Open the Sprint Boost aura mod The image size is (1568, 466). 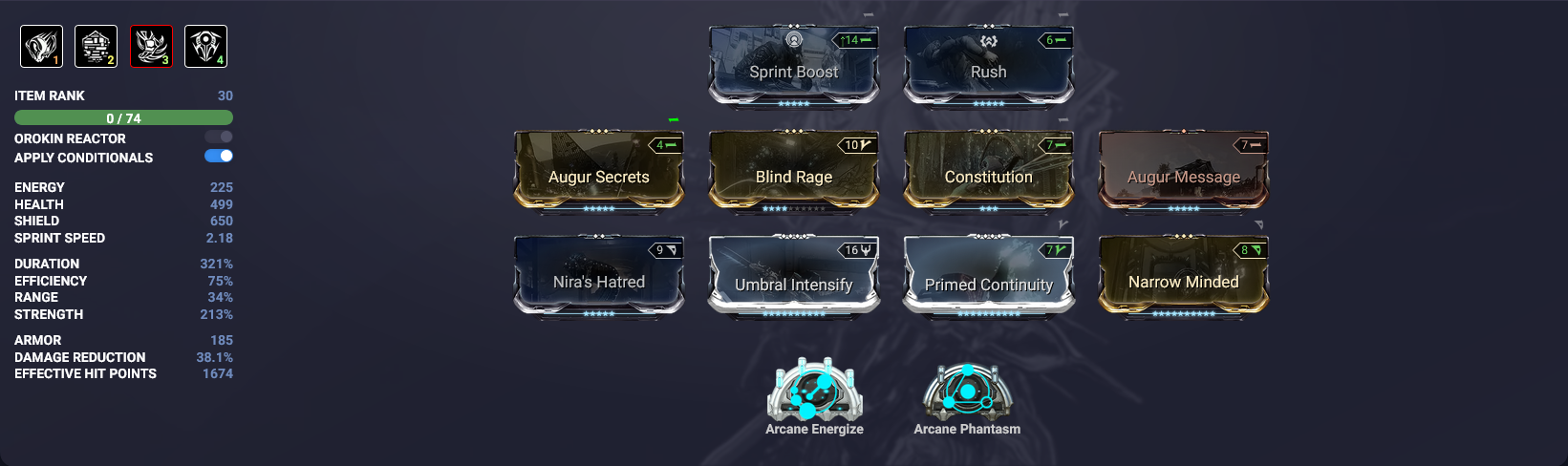793,67
